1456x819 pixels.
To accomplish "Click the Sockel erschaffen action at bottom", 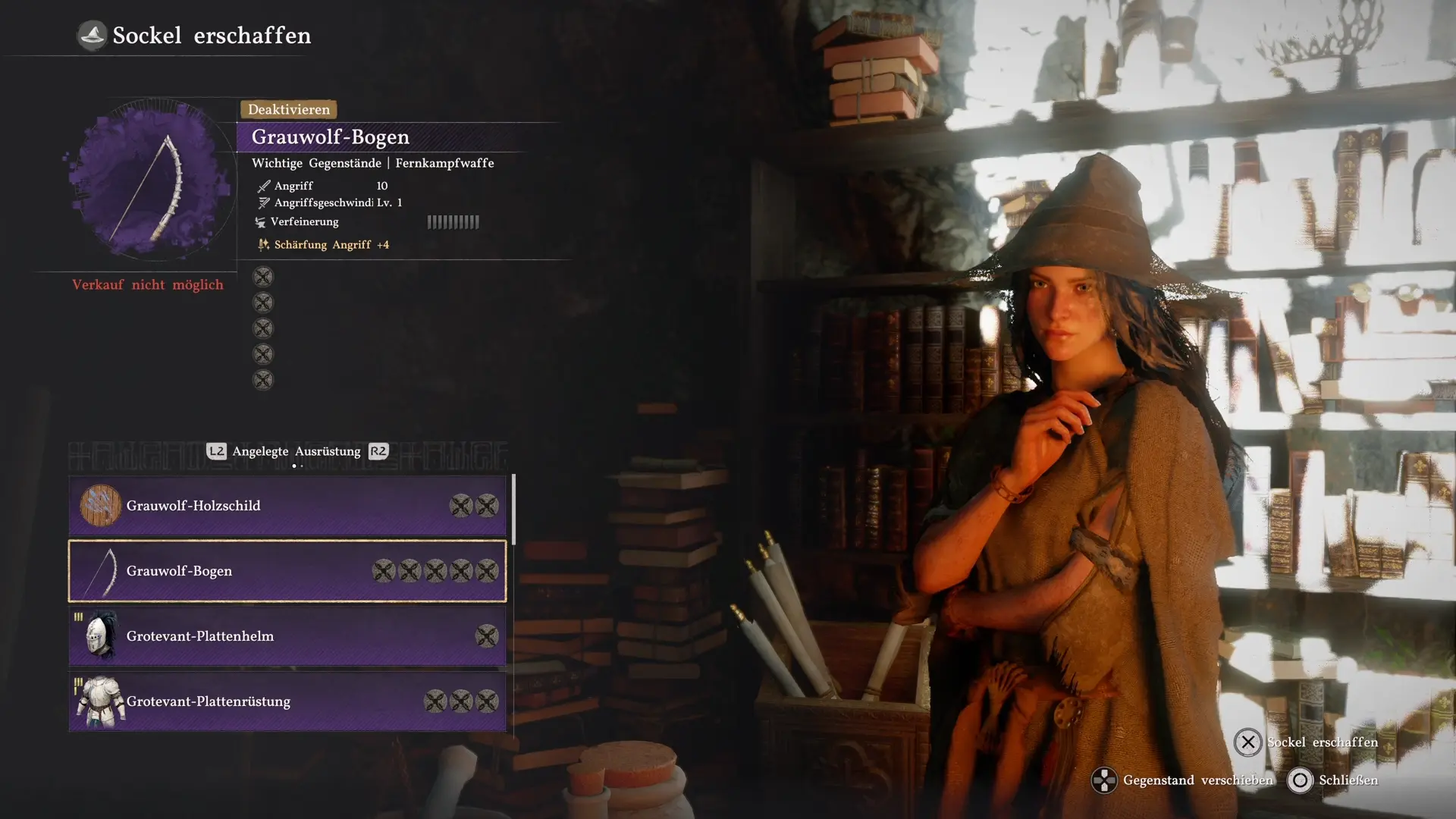I will coord(1306,742).
